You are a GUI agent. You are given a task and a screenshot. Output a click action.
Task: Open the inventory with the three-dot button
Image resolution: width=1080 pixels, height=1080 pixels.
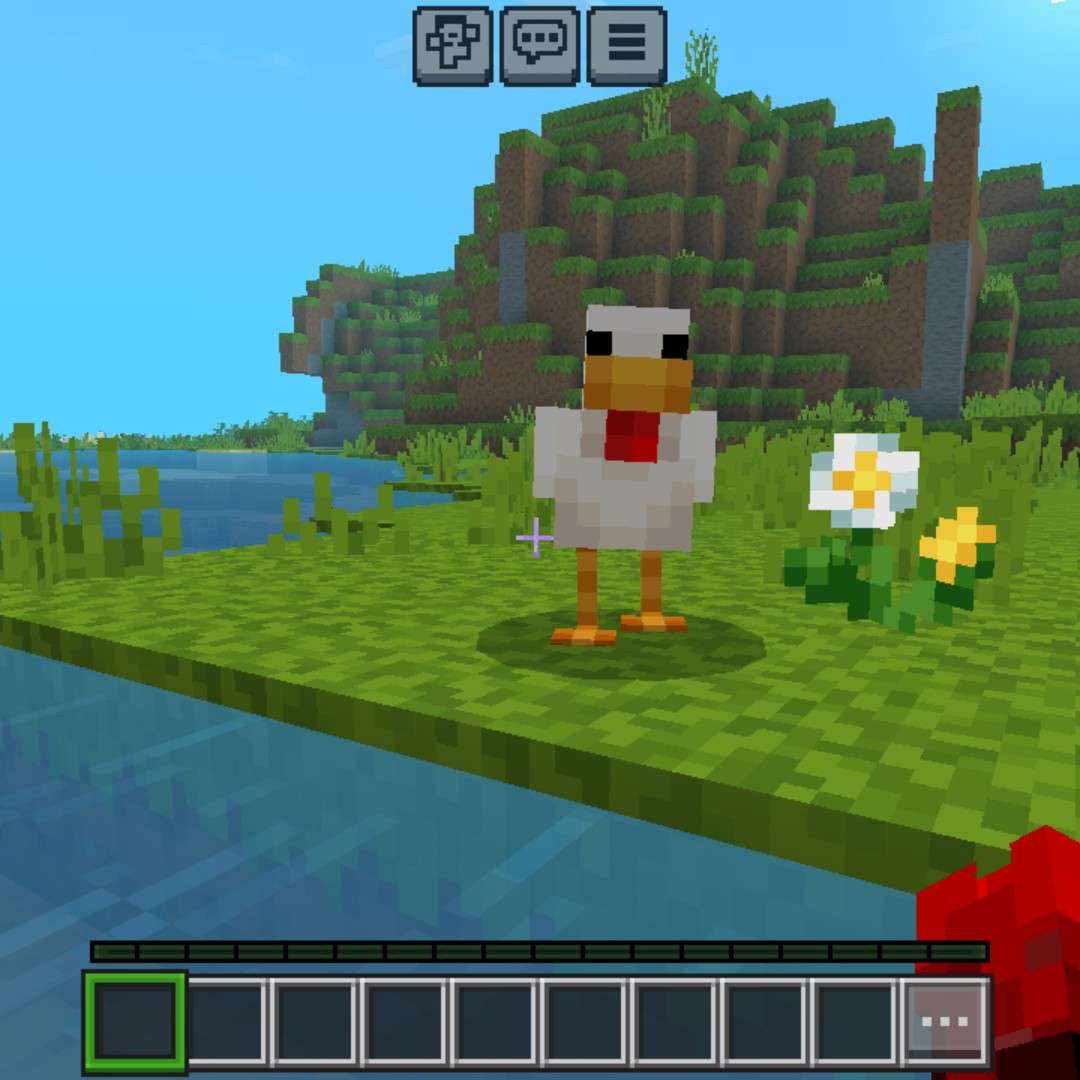(944, 1022)
